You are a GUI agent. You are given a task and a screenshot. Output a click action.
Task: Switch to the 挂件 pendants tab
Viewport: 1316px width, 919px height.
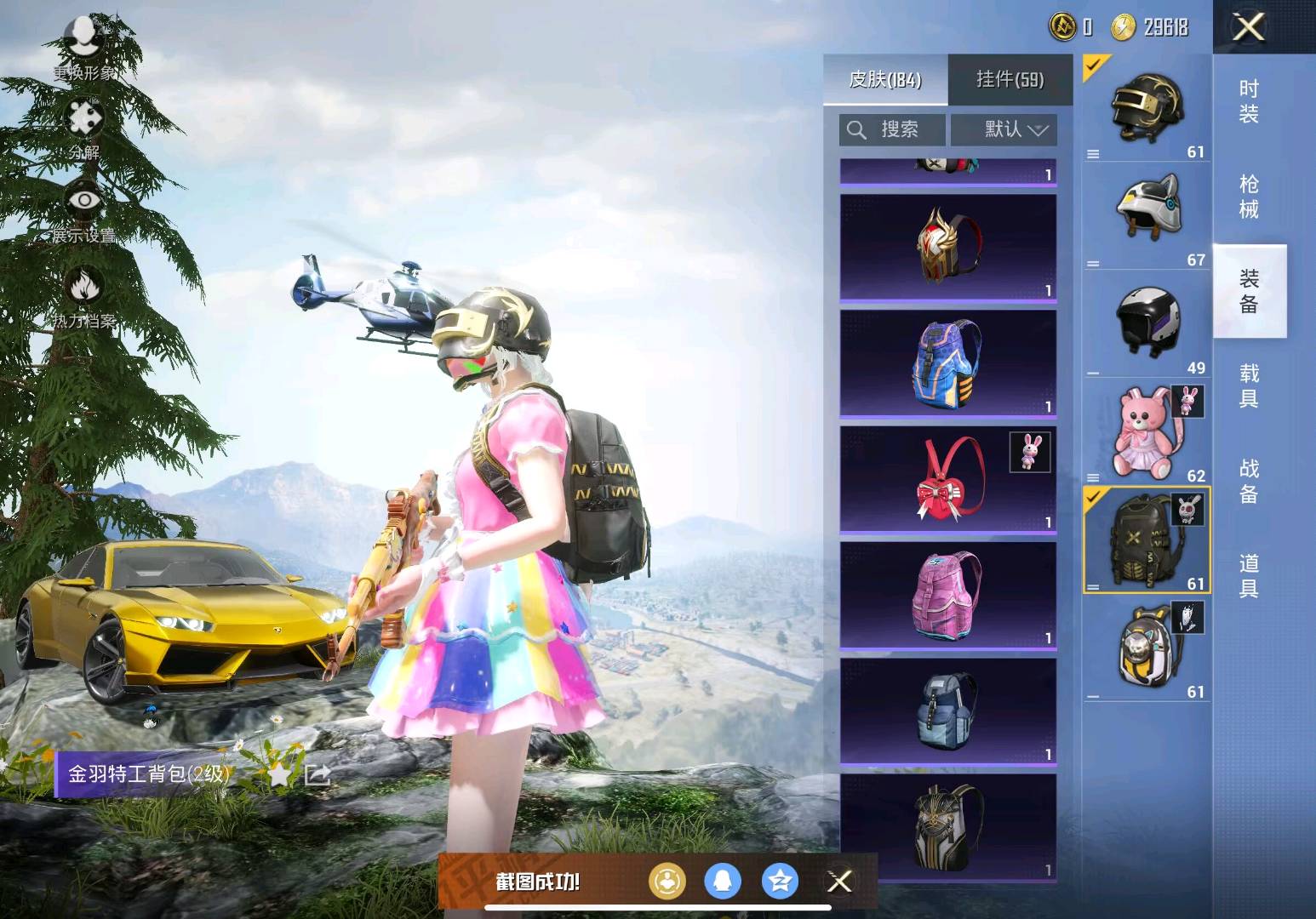1010,80
